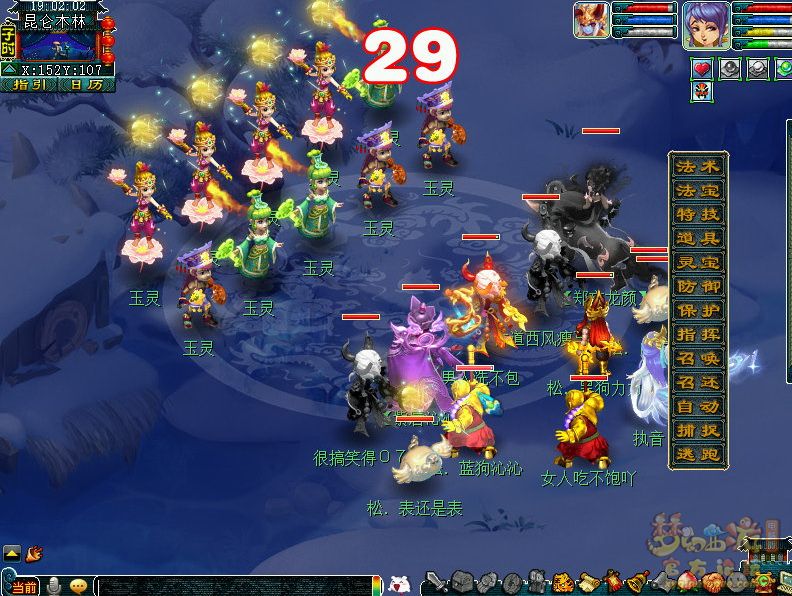Open the 指挥 command option
Image resolution: width=792 pixels, height=596 pixels.
697,334
